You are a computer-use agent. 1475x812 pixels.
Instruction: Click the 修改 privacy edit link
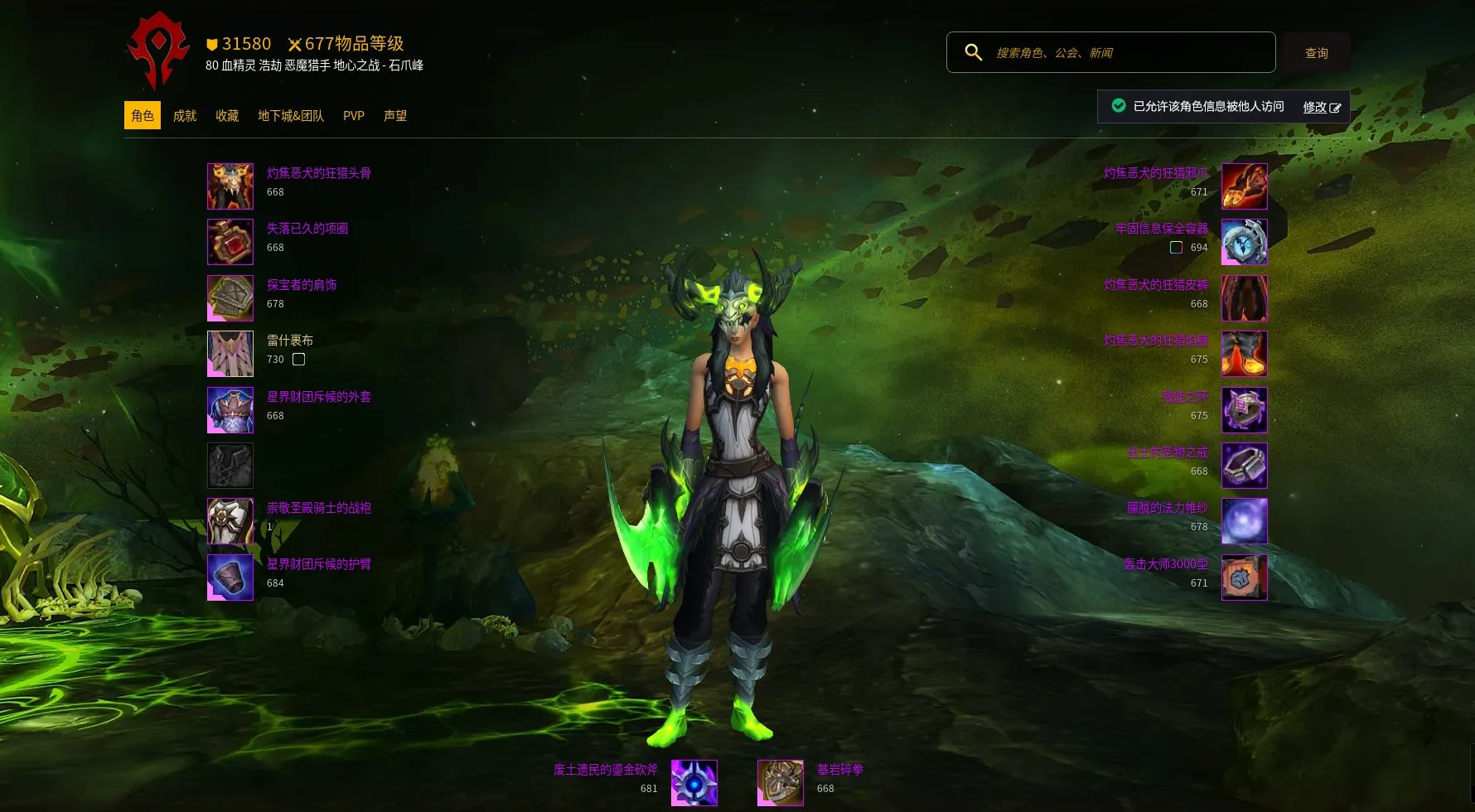coord(1321,107)
